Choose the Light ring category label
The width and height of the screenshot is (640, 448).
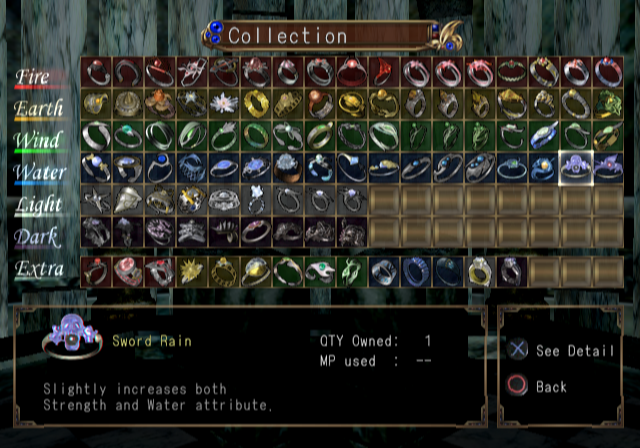click(40, 204)
